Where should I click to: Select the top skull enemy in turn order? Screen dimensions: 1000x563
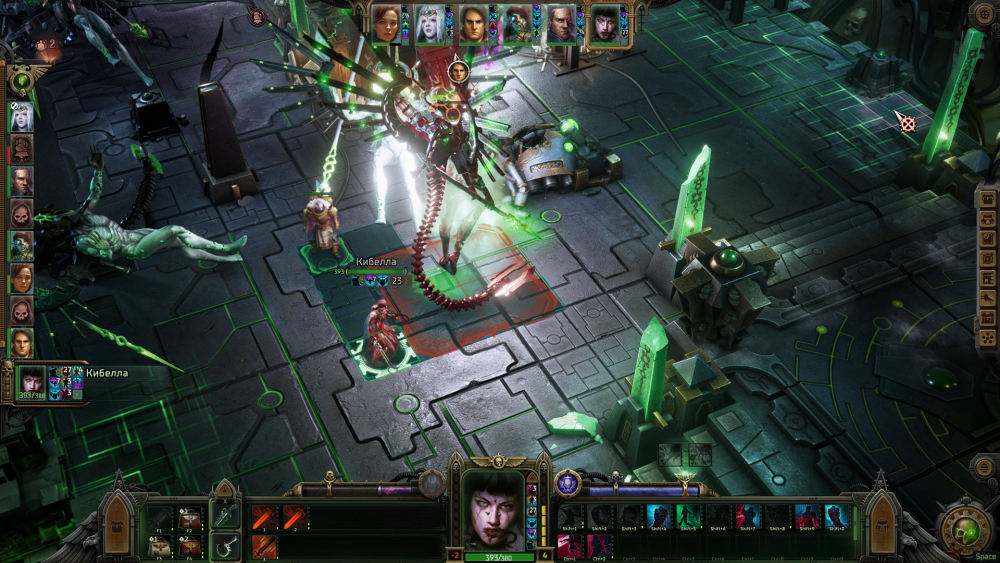click(x=21, y=149)
